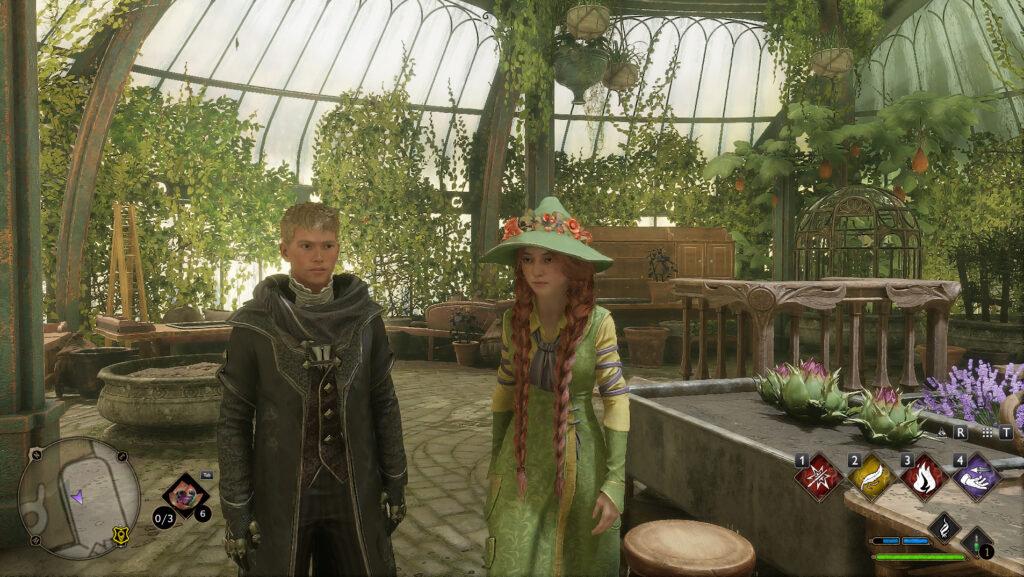This screenshot has height=577, width=1024.
Task: Use the green Wiggenweld potion slot
Action: click(977, 542)
